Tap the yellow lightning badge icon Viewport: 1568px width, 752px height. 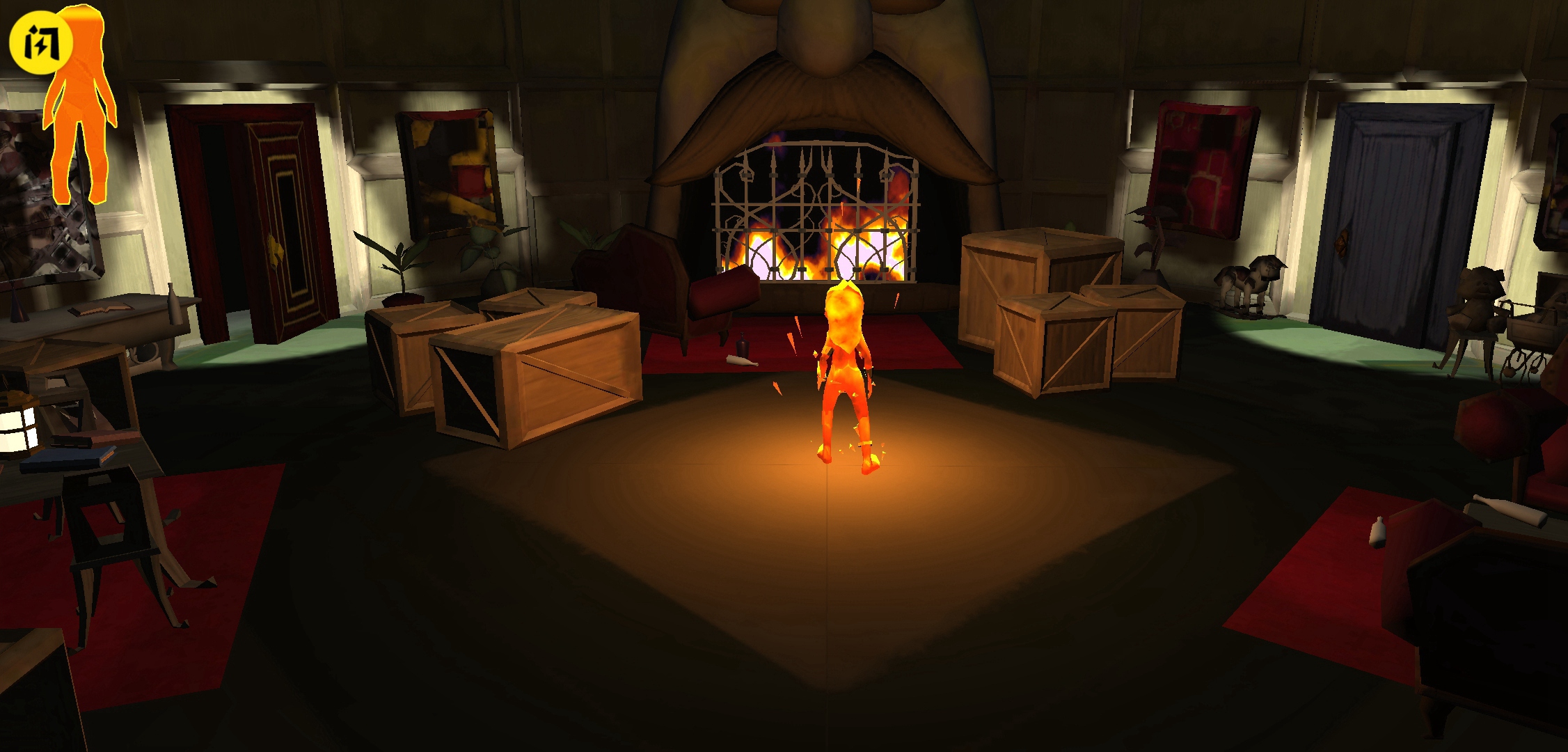39,43
